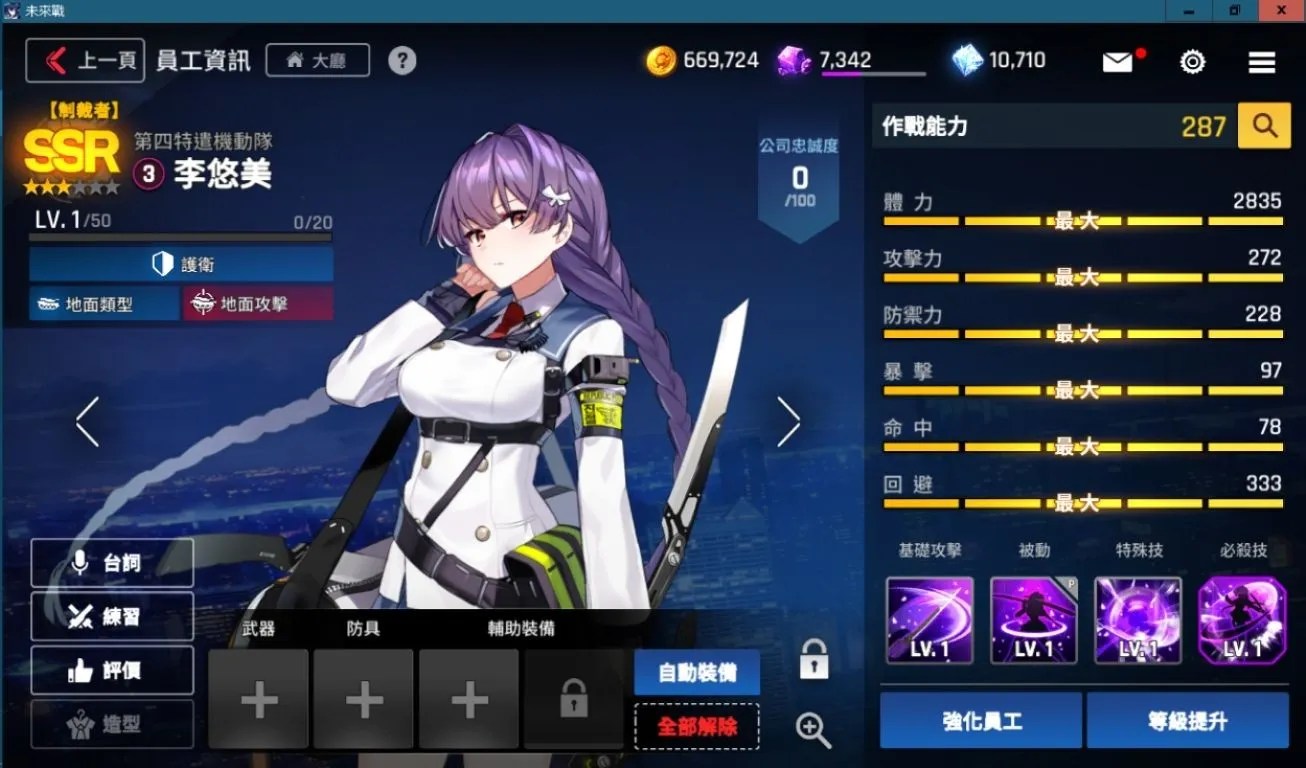Screen dimensions: 1306x768
Task: Toggle the padlock lock on this employee
Action: click(x=814, y=660)
